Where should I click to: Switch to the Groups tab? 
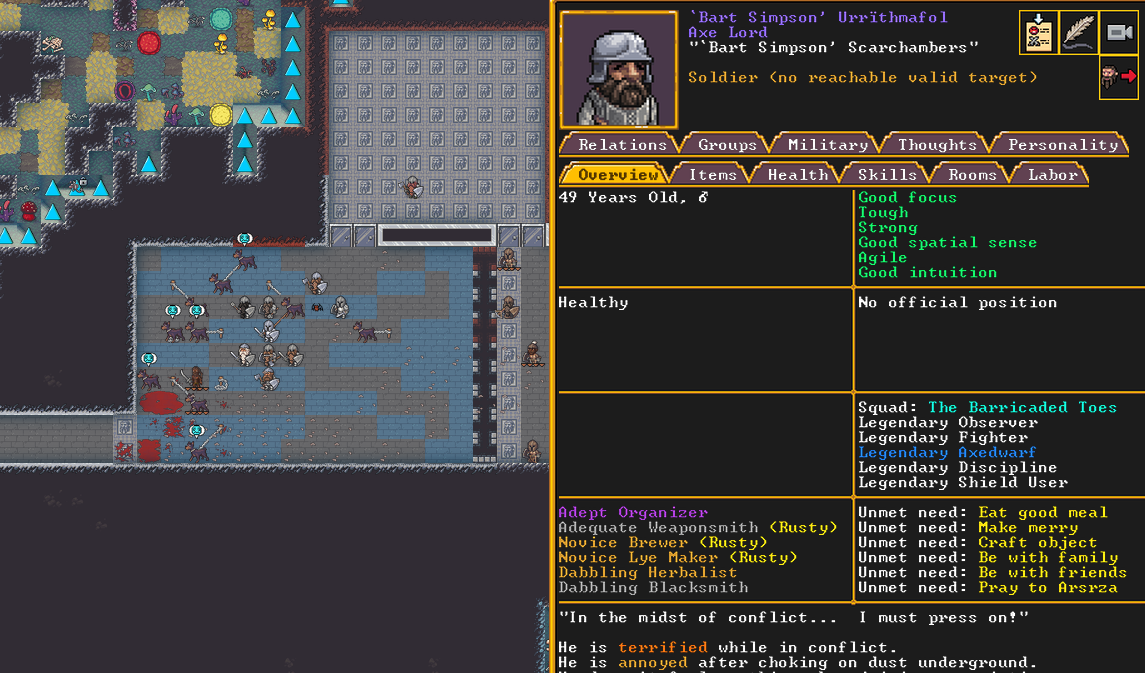click(x=727, y=145)
